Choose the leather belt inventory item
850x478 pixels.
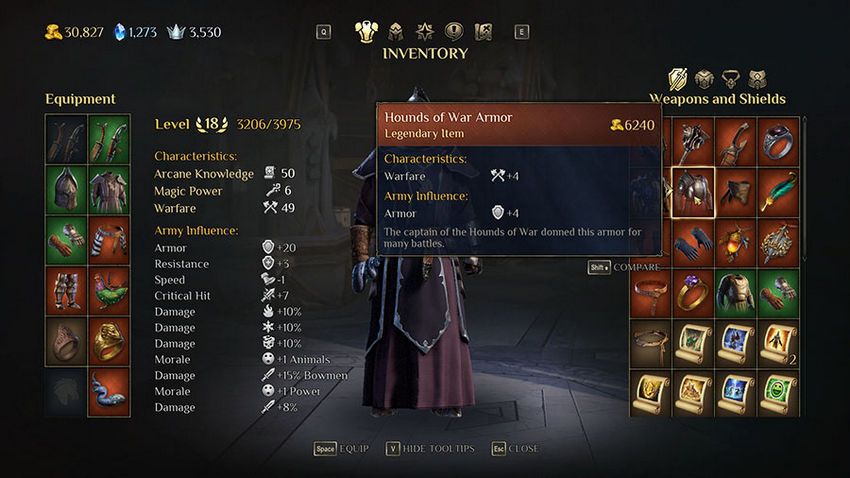[649, 291]
